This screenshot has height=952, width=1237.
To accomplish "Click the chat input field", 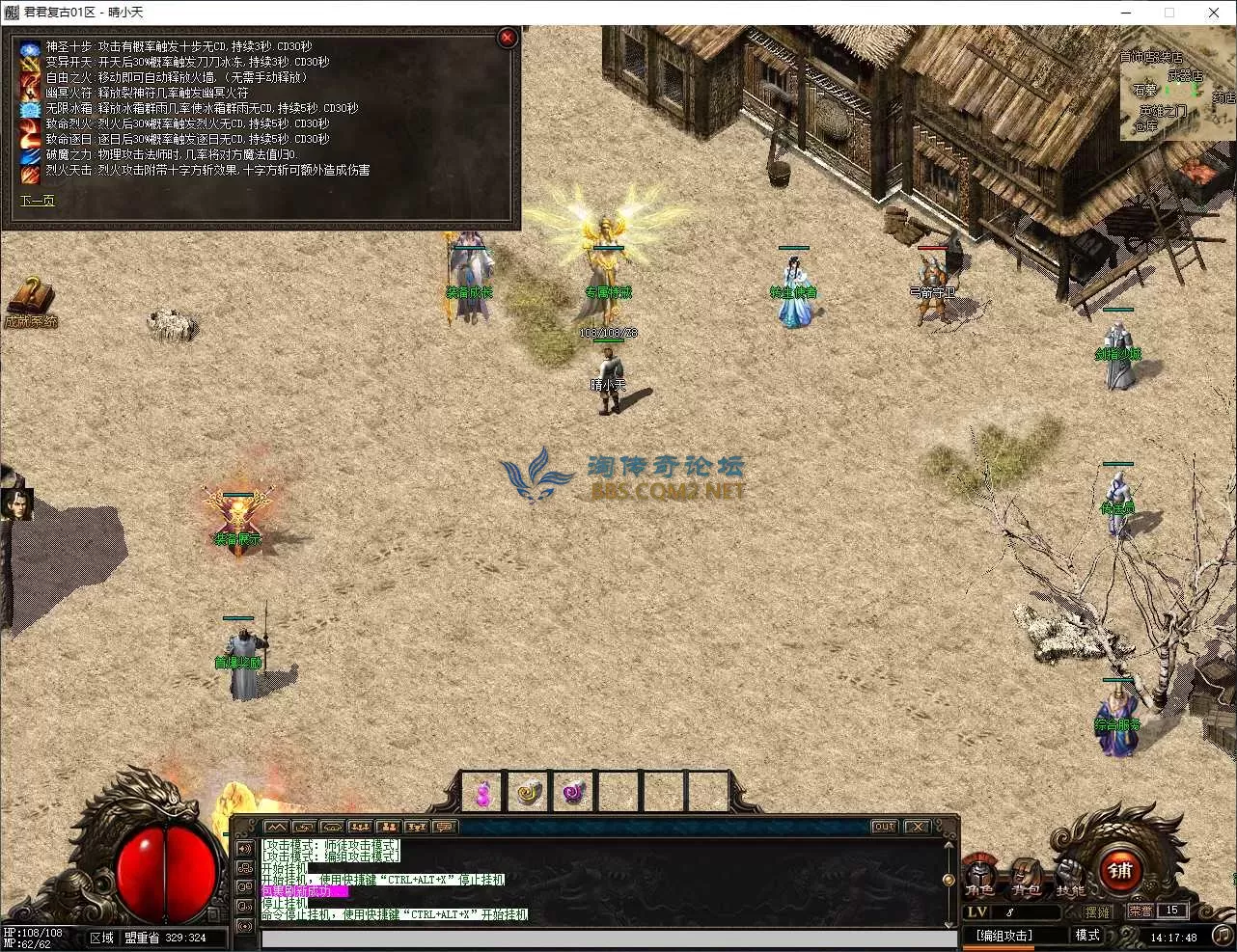I will tap(608, 938).
